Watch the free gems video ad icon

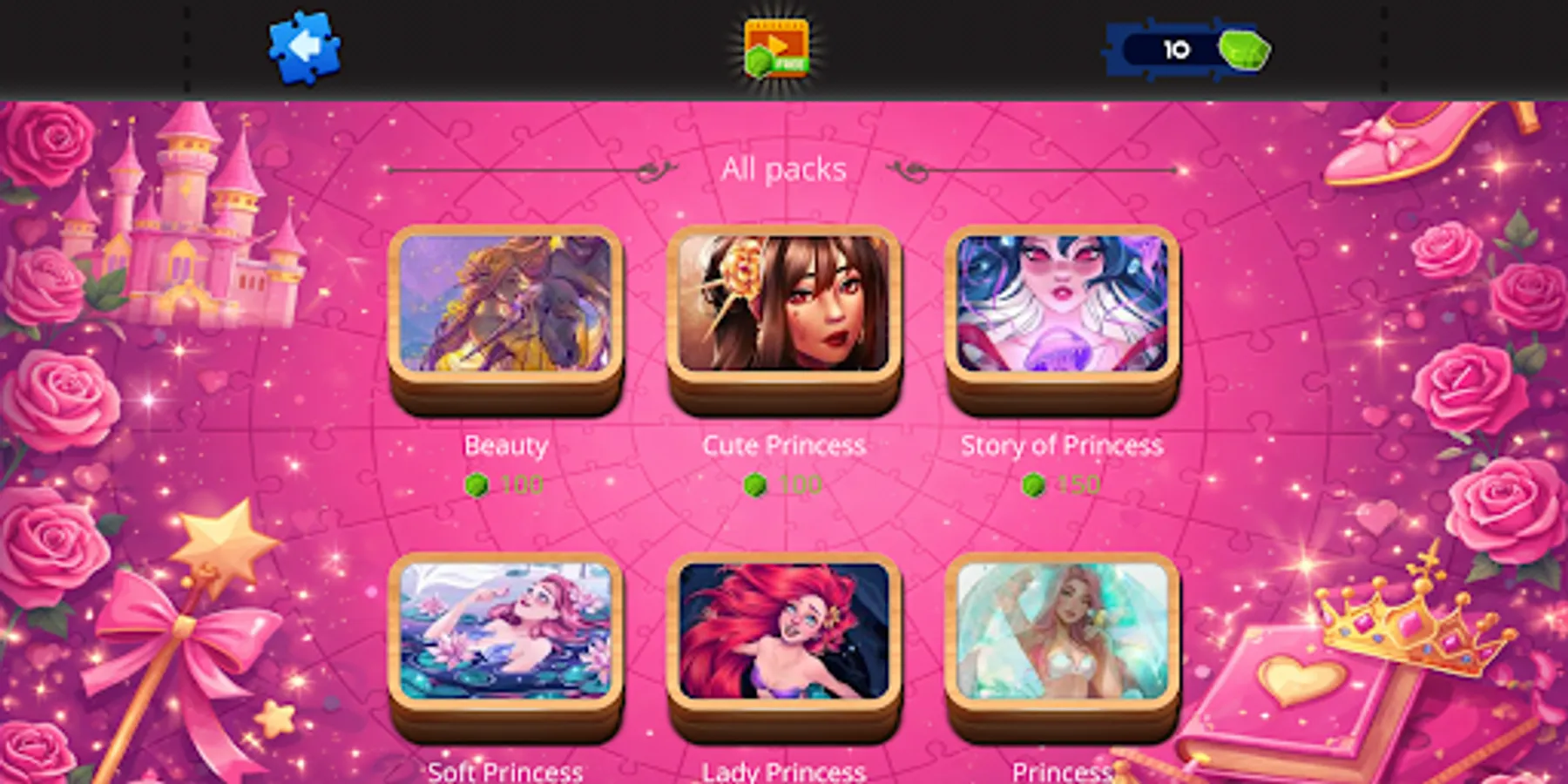point(774,48)
